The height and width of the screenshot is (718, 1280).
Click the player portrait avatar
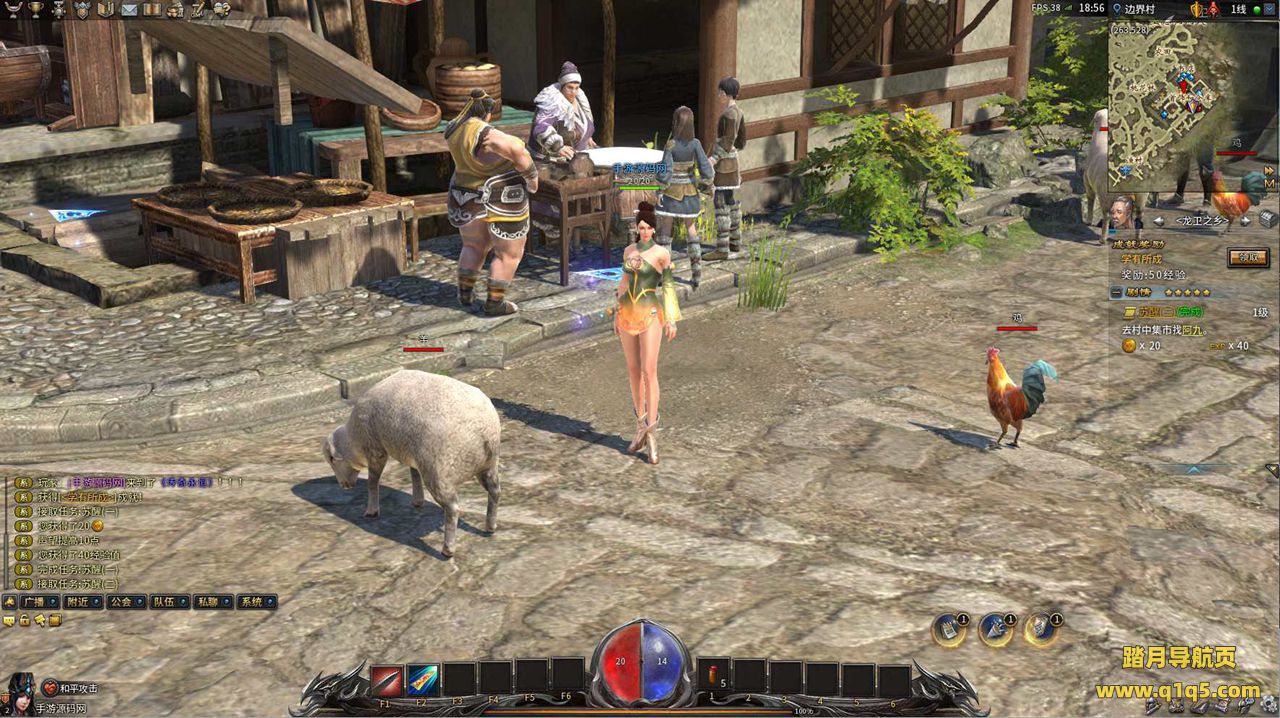[20, 692]
